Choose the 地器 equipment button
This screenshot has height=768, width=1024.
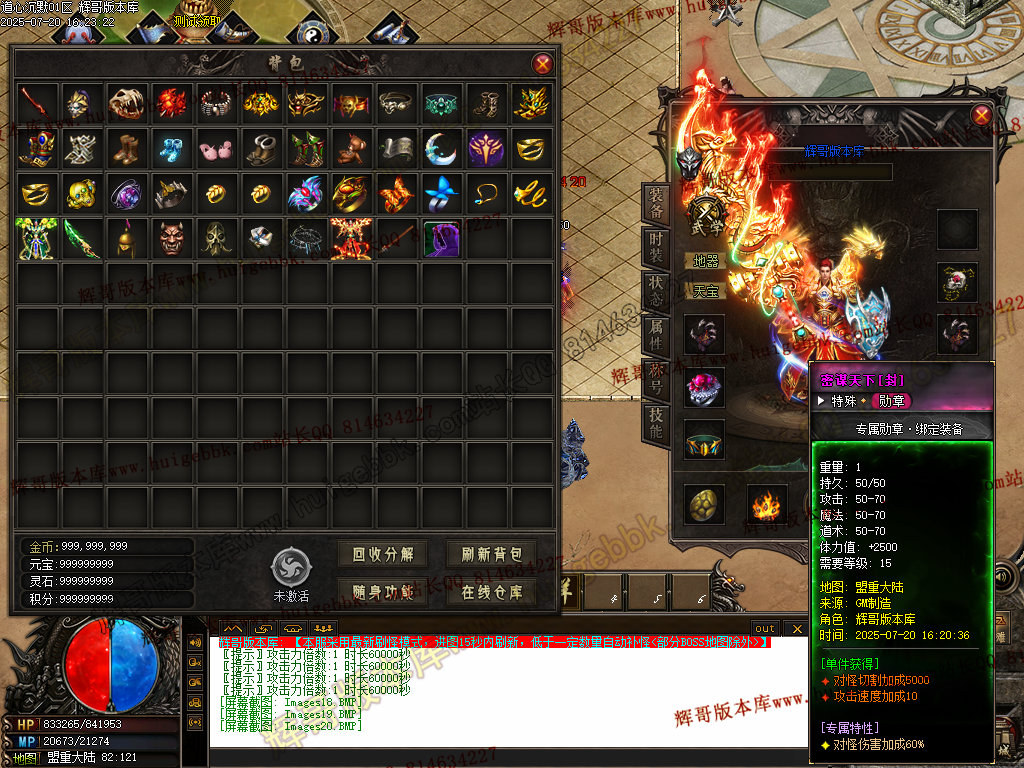pos(706,261)
